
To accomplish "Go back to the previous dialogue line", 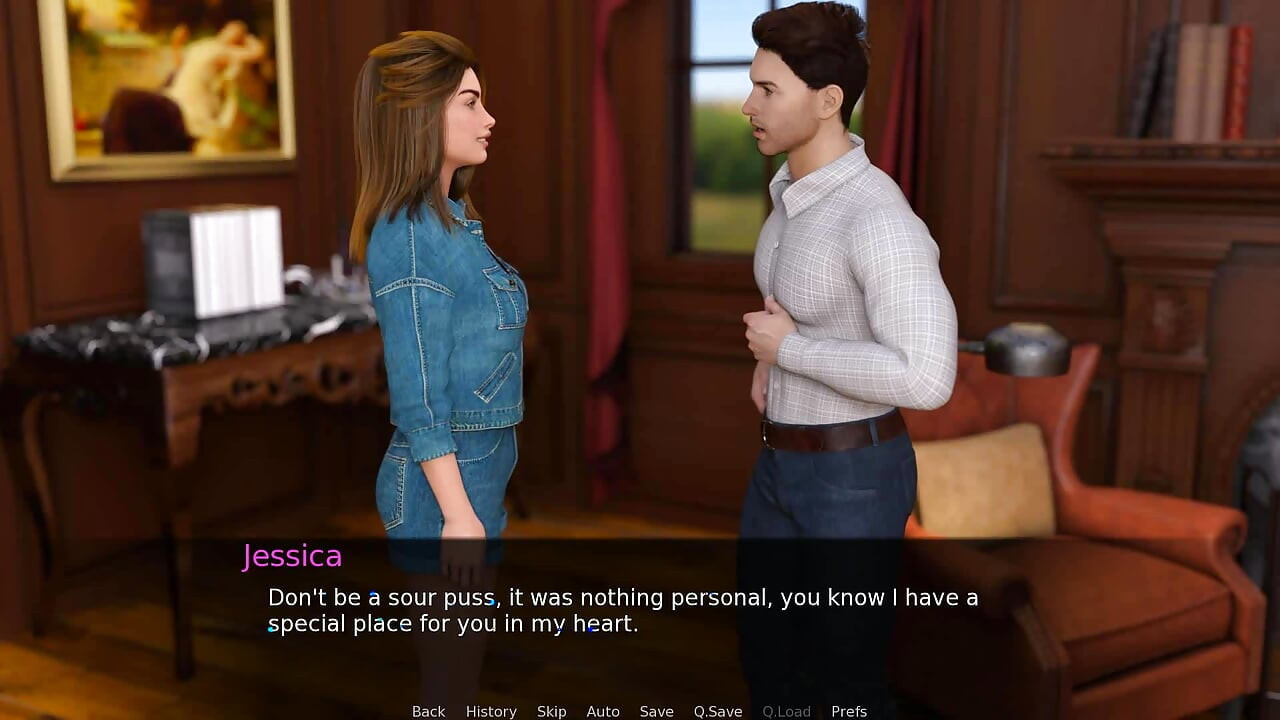I will pyautogui.click(x=428, y=711).
